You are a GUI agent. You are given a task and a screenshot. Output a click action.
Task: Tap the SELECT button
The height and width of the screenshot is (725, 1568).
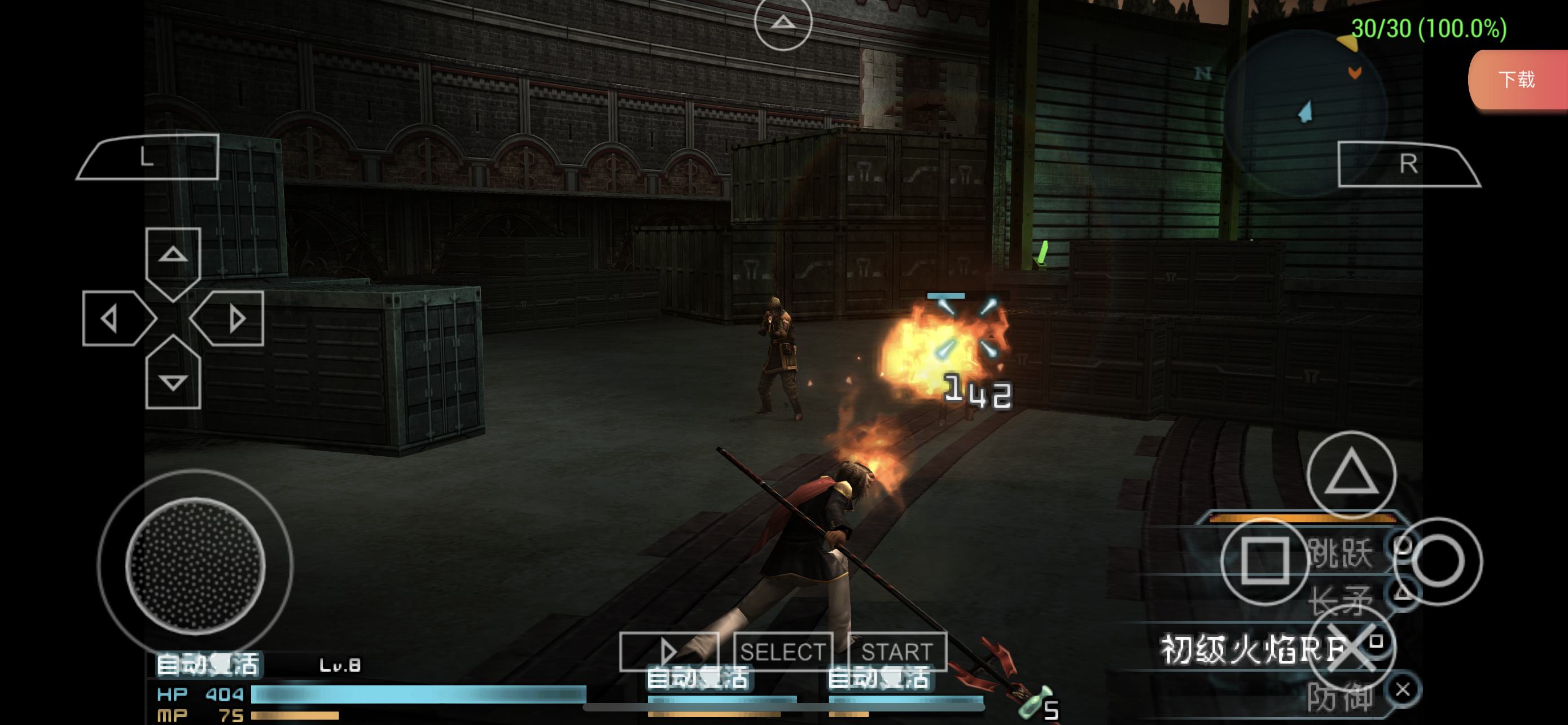coord(782,652)
